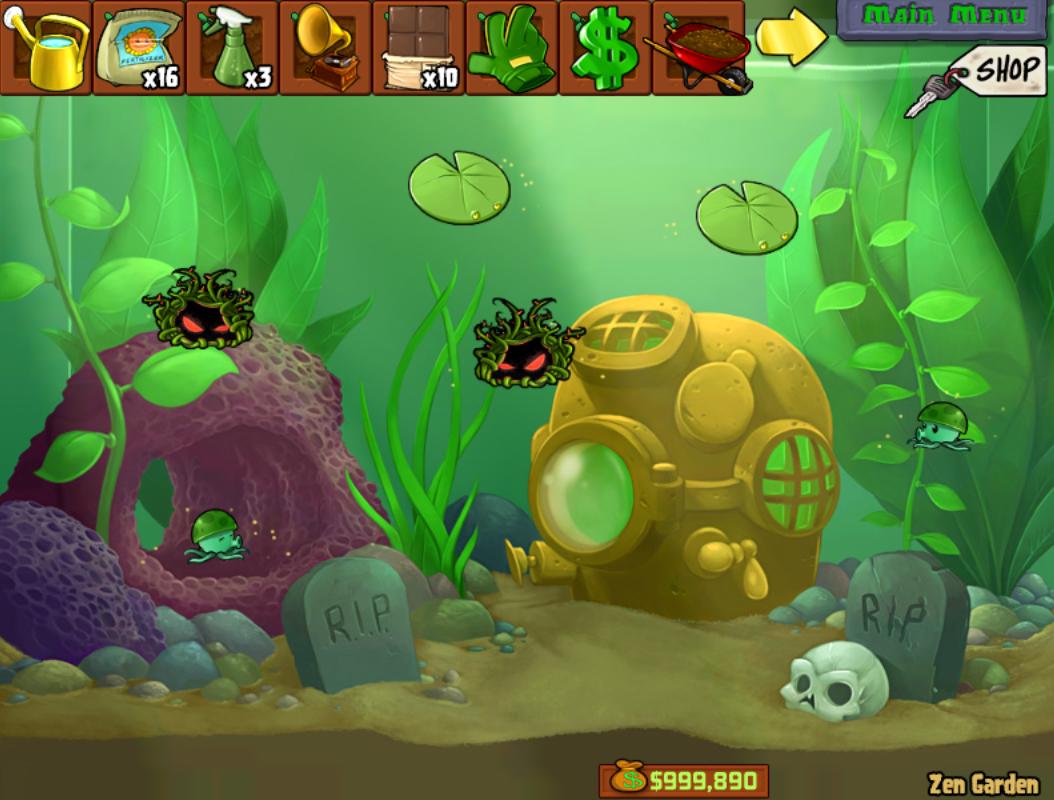Select the golden watering can tool
This screenshot has height=800, width=1054.
(x=46, y=48)
